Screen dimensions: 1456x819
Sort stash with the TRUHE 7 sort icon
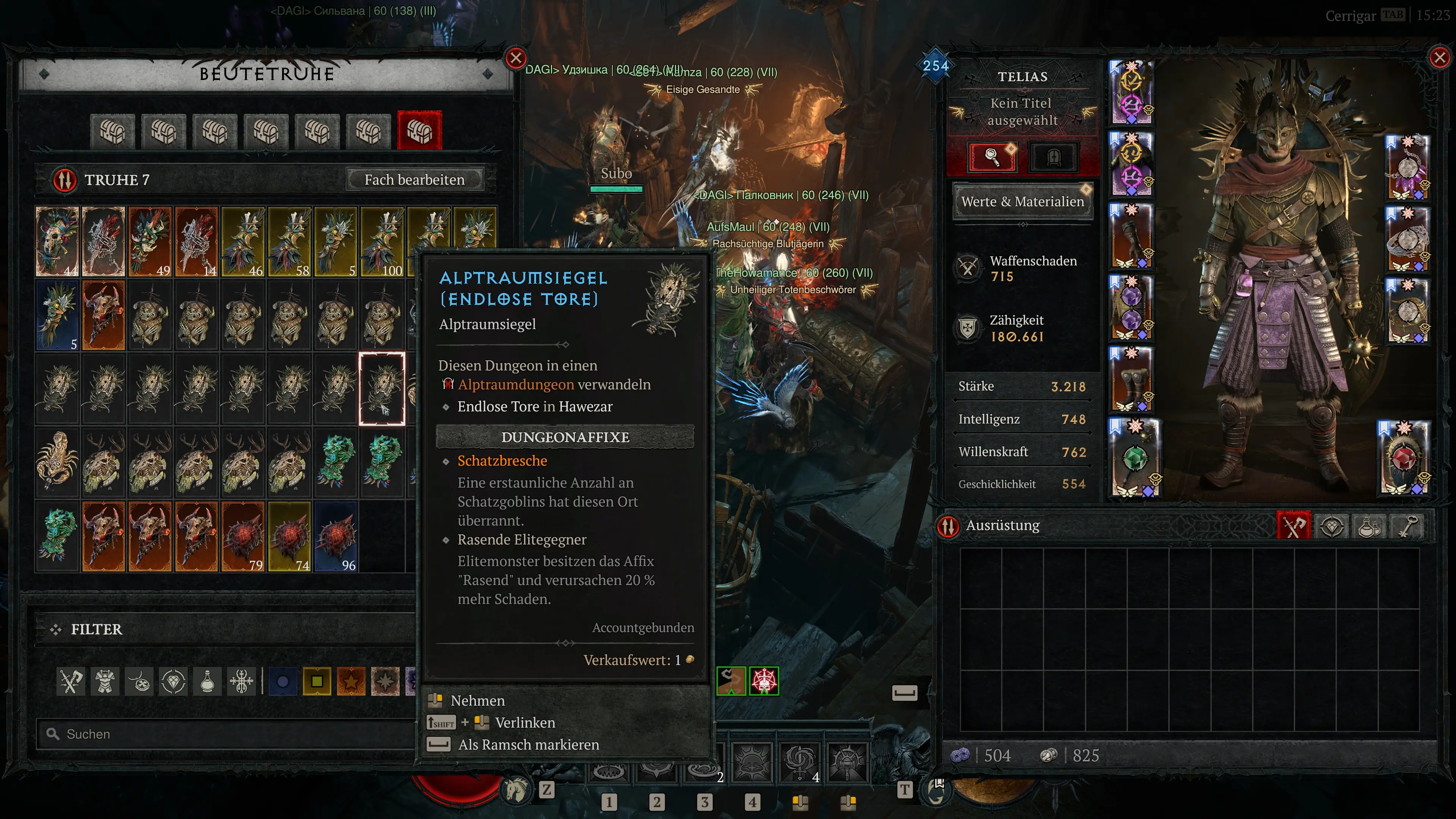point(65,180)
